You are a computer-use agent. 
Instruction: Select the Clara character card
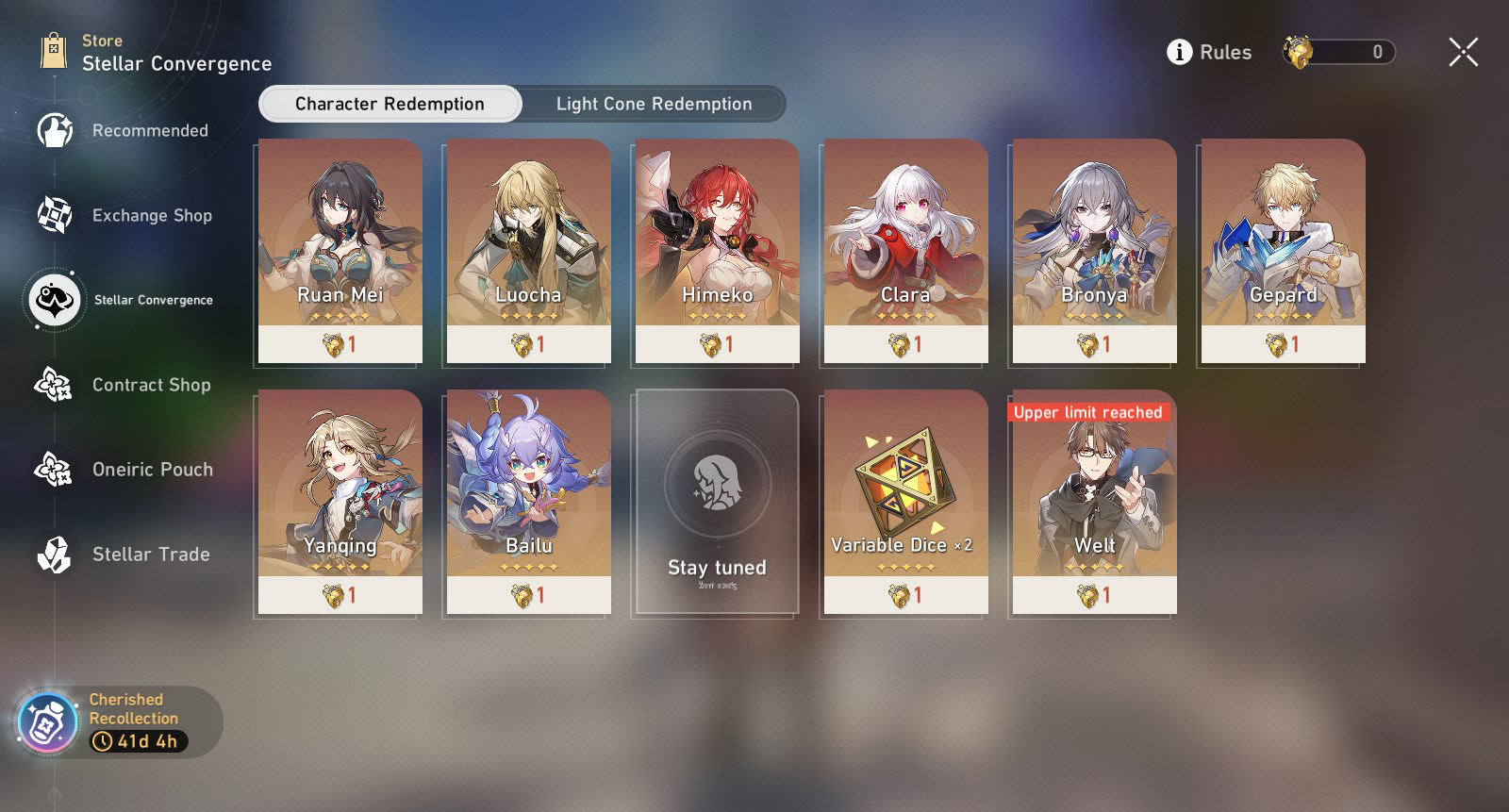click(905, 251)
